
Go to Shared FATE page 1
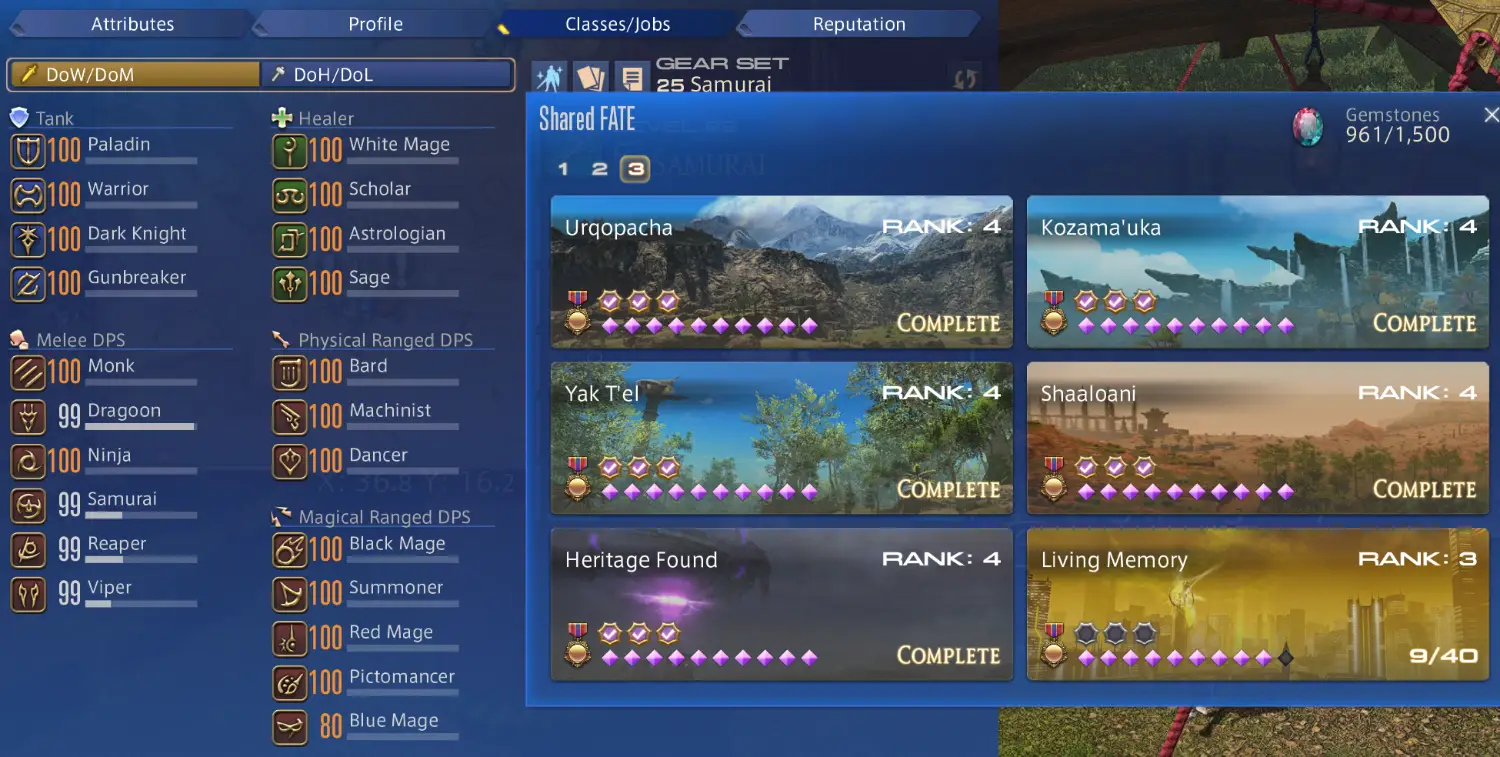click(563, 169)
